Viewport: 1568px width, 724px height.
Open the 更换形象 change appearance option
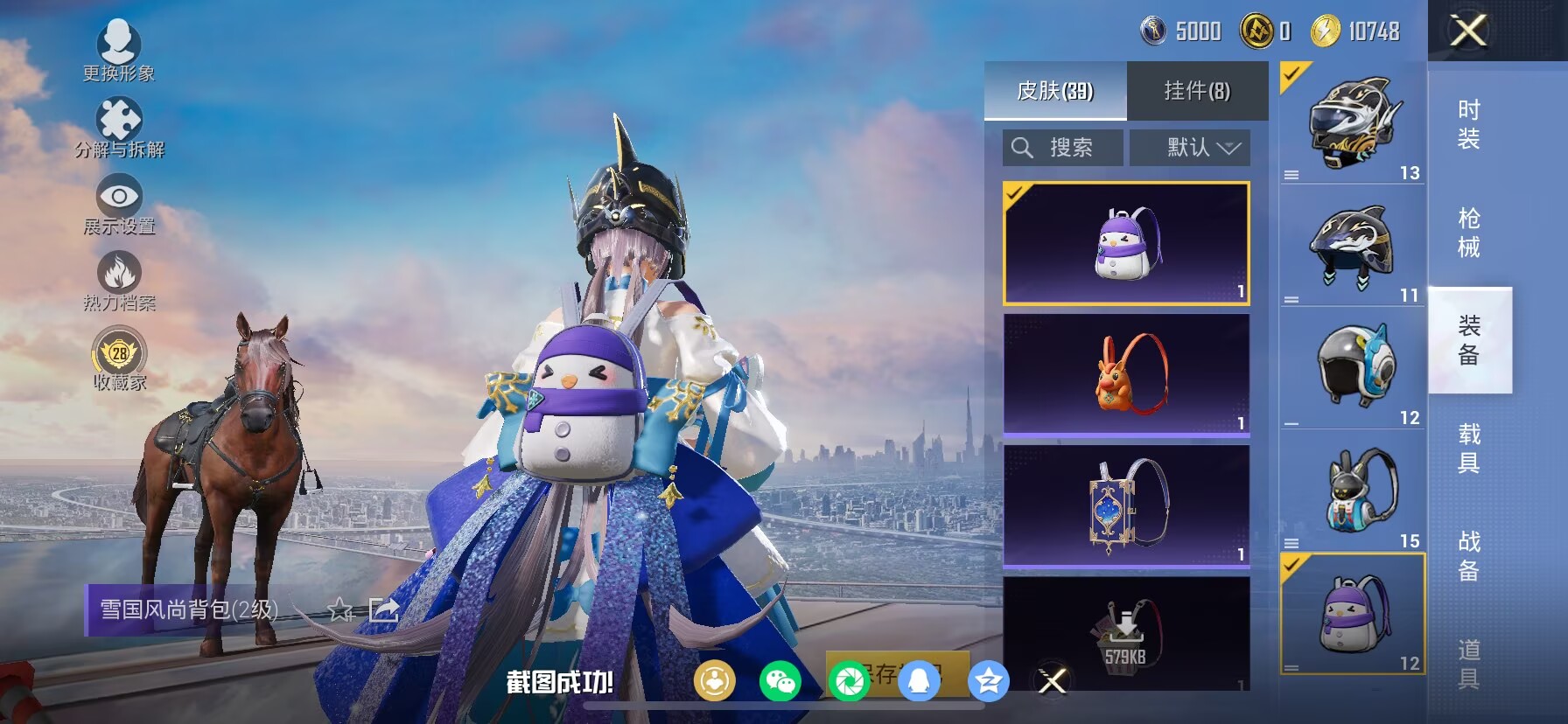pos(118,51)
